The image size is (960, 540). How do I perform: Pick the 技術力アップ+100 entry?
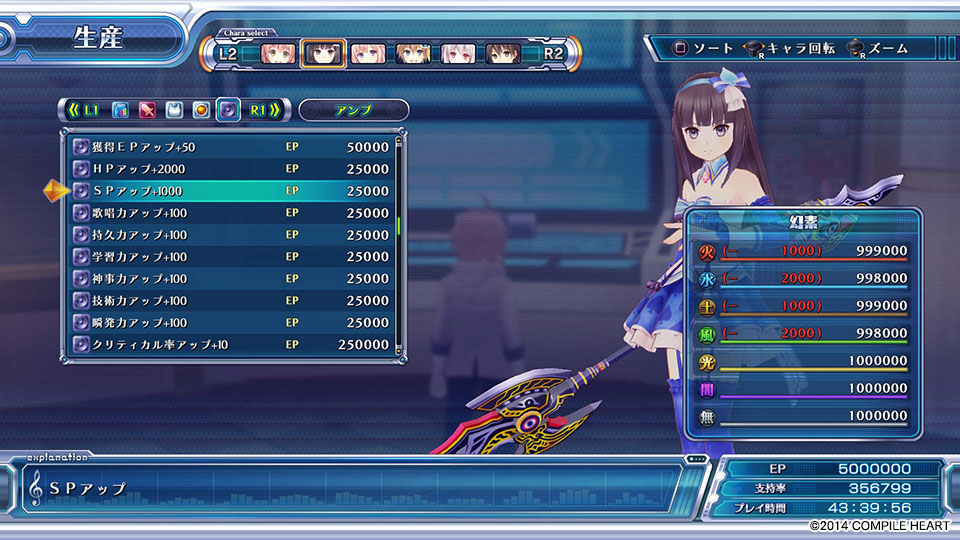pos(232,301)
